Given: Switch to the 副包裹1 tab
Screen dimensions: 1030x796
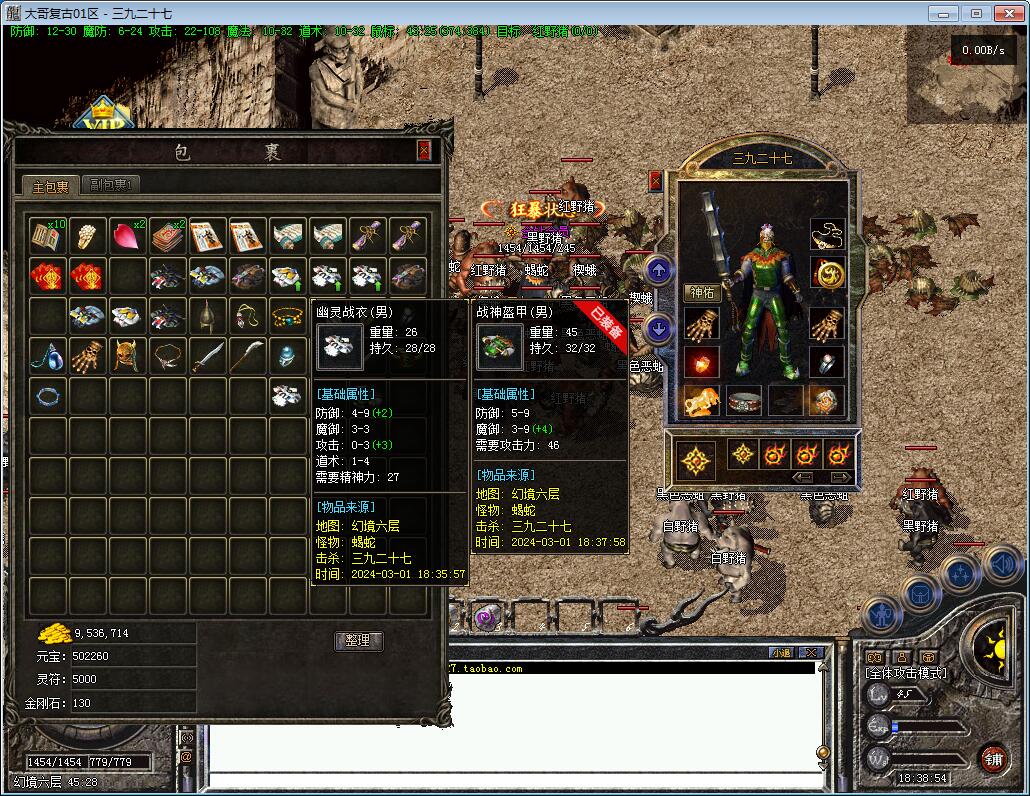Looking at the screenshot, I should pyautogui.click(x=110, y=185).
